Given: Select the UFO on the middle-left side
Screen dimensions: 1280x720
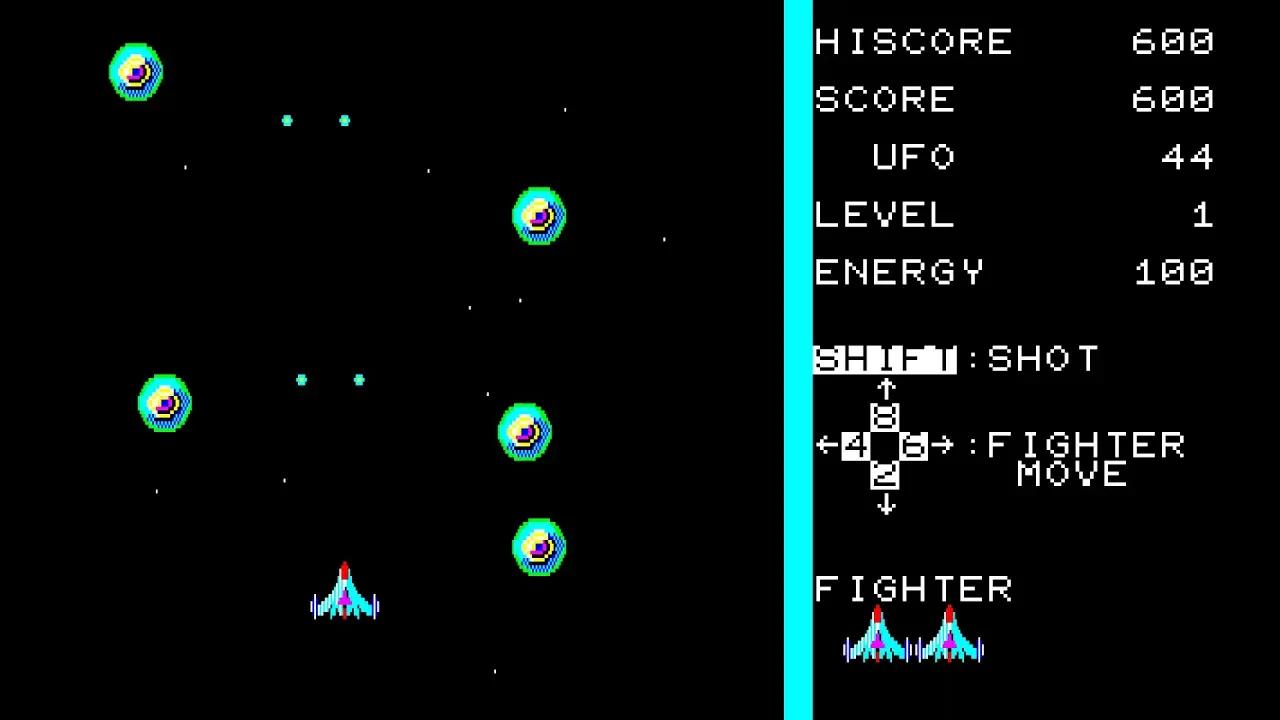Looking at the screenshot, I should 163,401.
